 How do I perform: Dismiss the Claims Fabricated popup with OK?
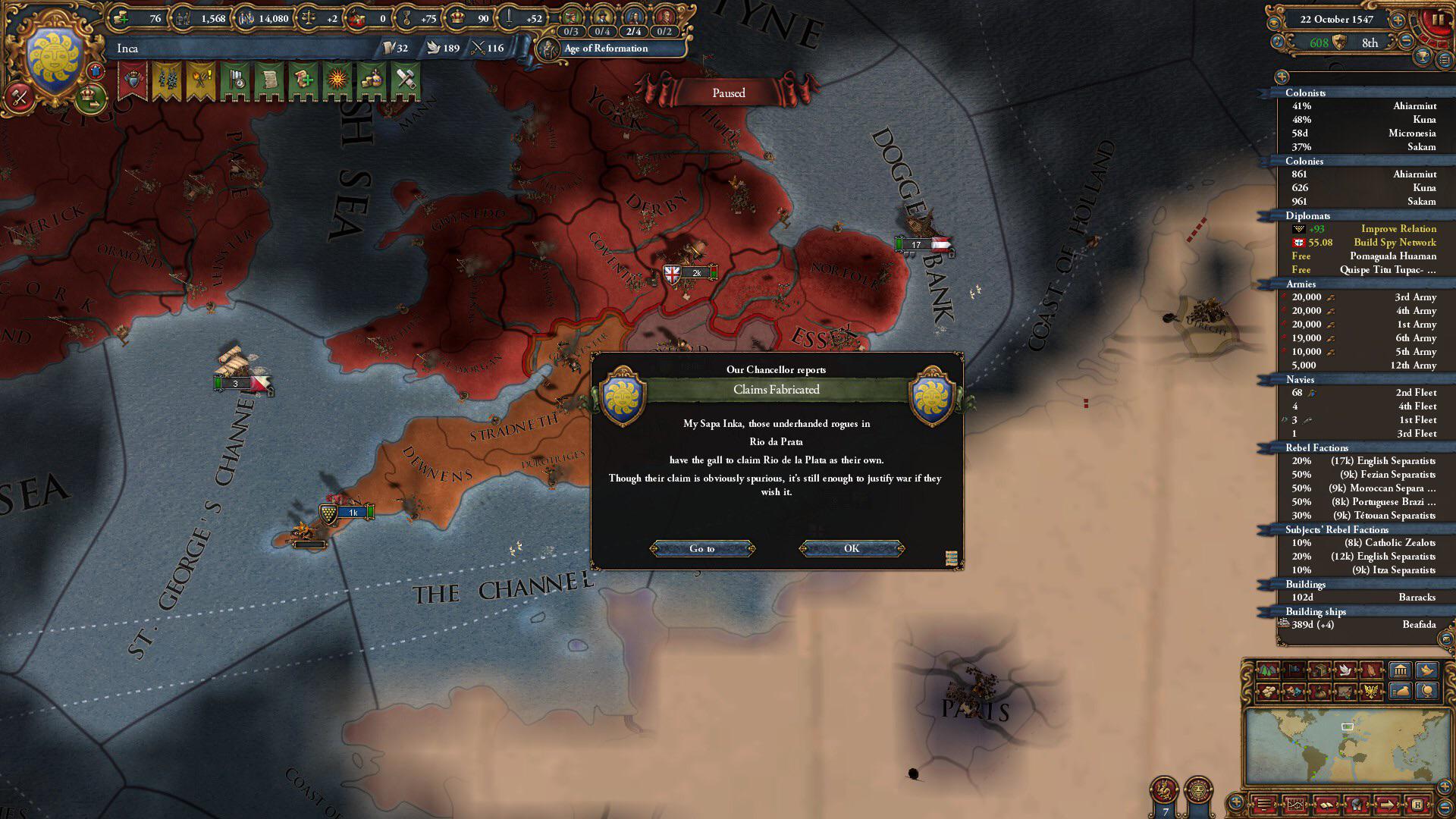click(x=852, y=548)
